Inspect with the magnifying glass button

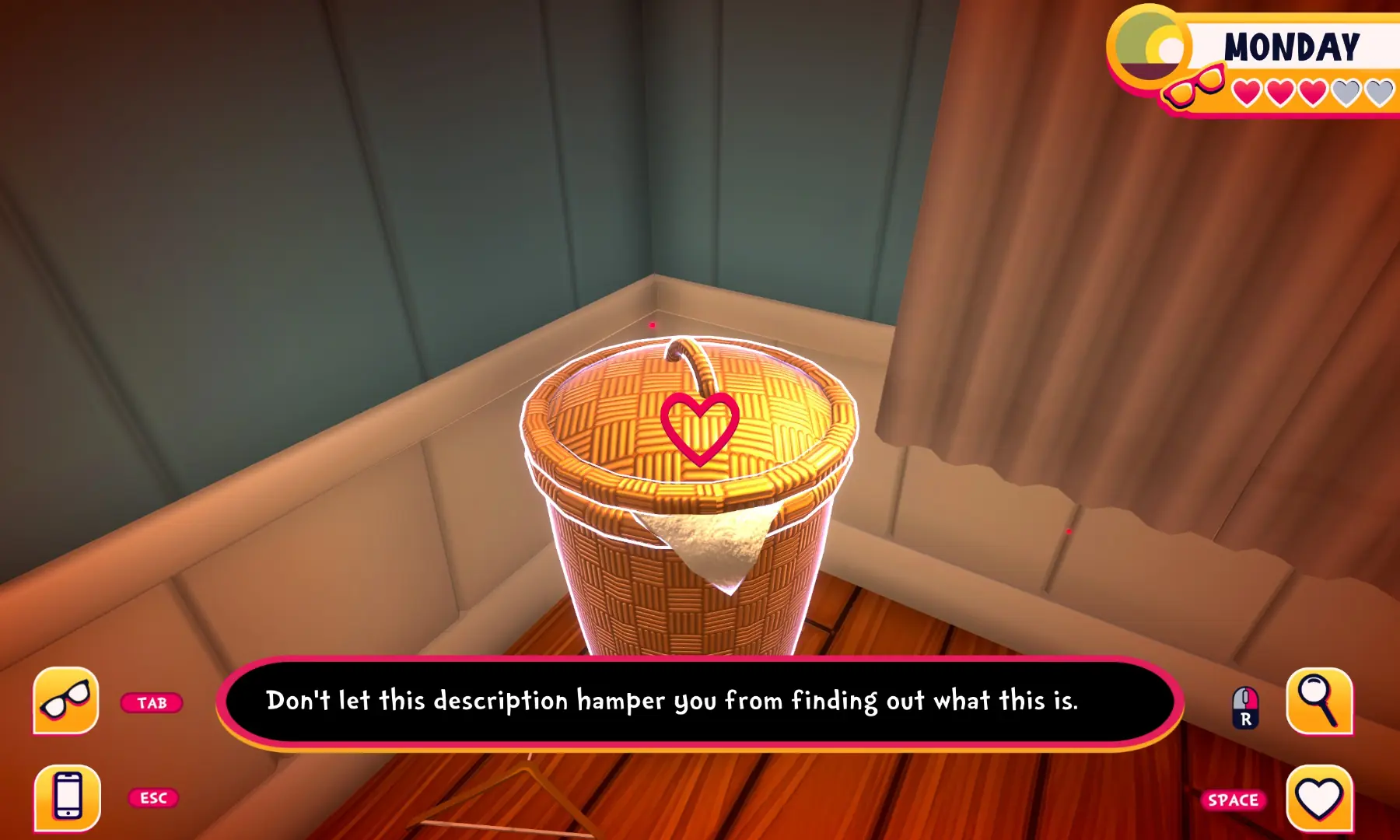1319,701
